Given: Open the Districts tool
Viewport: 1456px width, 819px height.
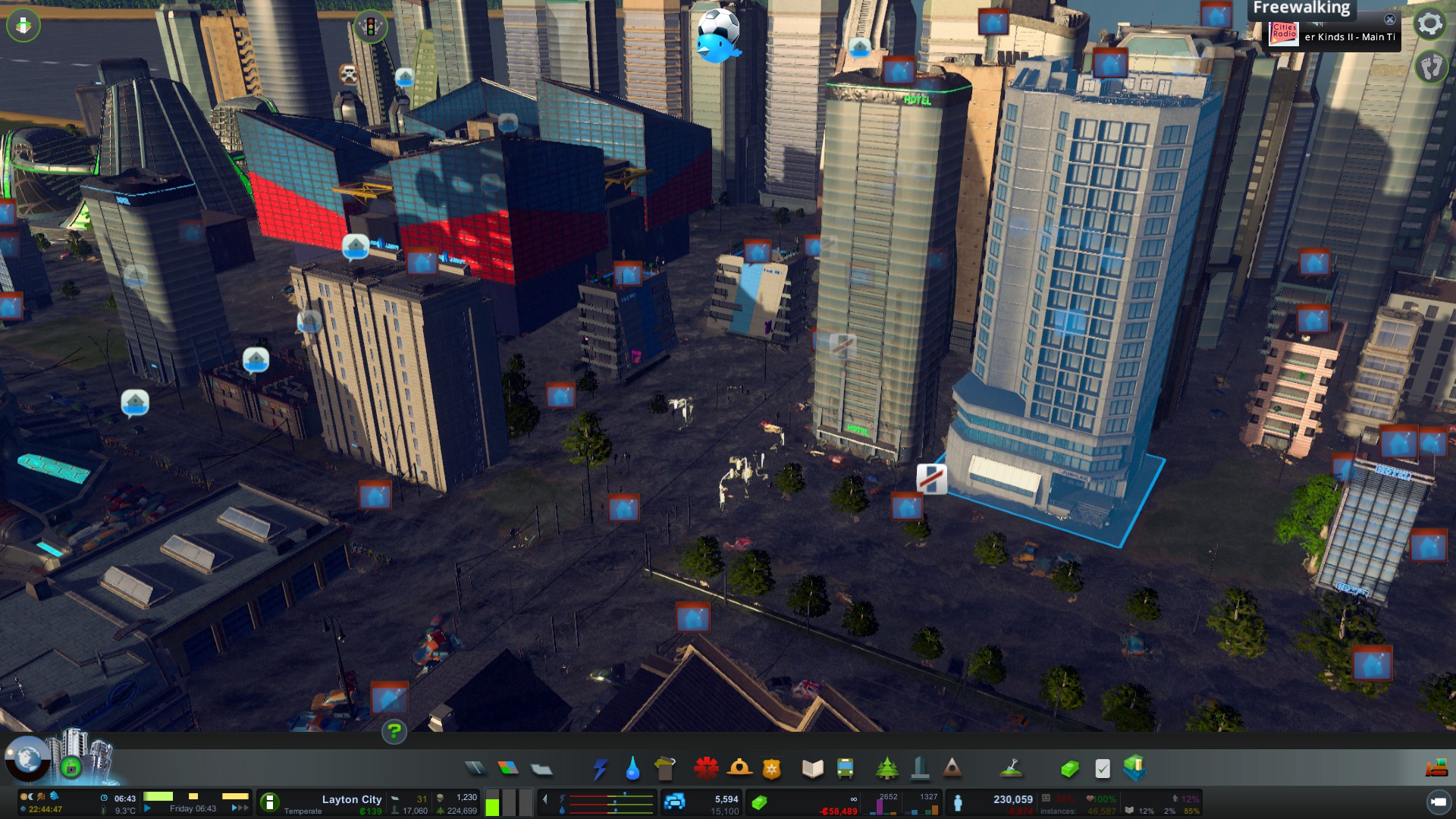Looking at the screenshot, I should point(541,769).
